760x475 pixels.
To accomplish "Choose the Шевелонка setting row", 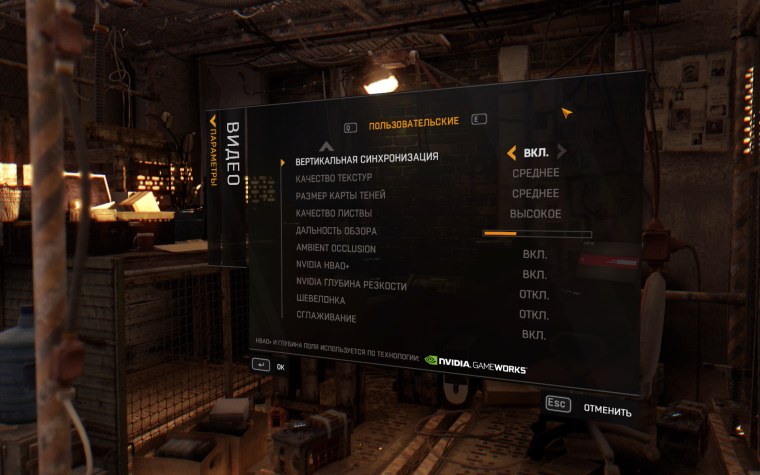I will click(319, 301).
